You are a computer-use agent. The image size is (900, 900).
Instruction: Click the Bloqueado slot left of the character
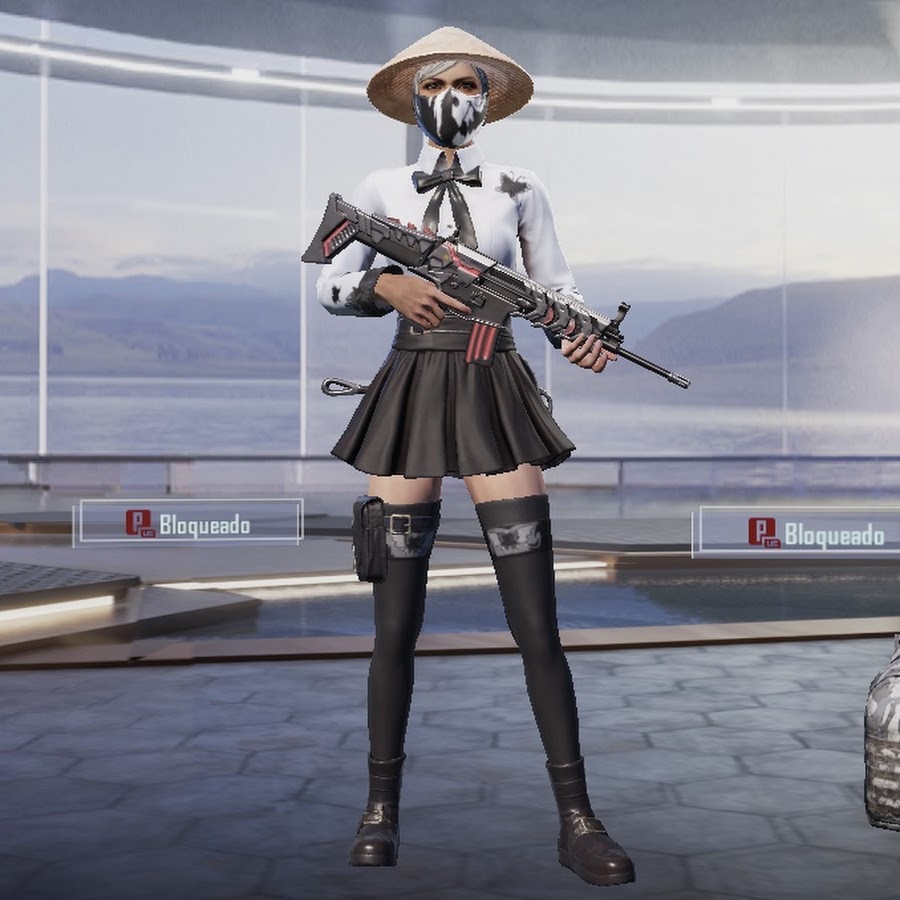pos(189,523)
